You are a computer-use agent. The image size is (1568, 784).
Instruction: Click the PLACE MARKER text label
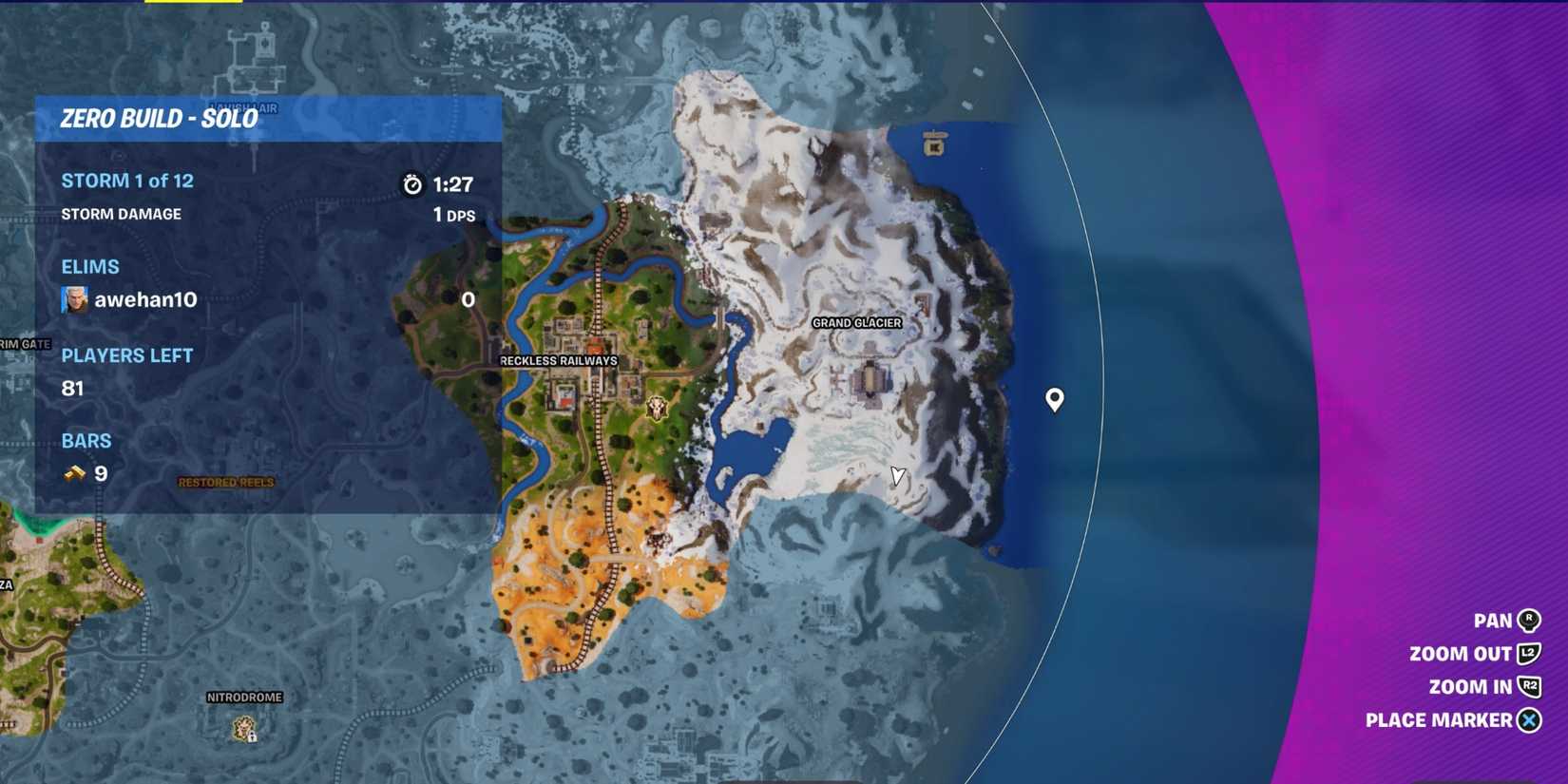1439,719
